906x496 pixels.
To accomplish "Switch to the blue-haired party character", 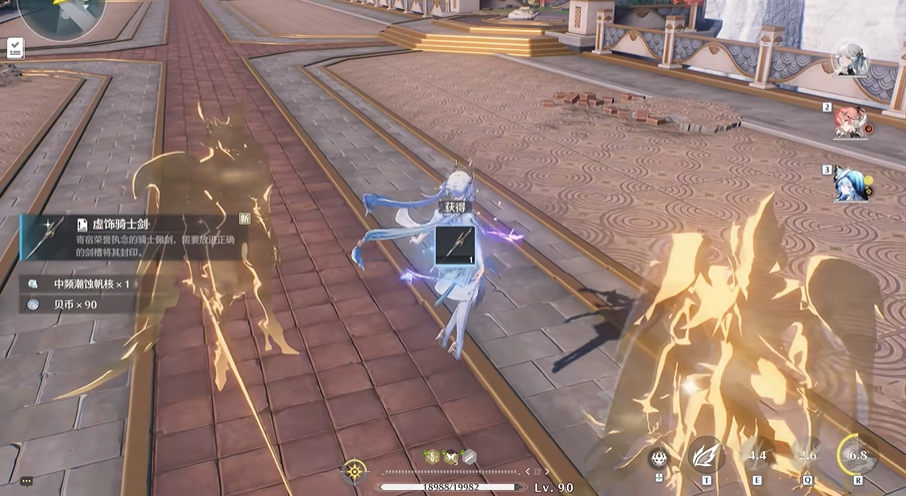I will (x=849, y=184).
